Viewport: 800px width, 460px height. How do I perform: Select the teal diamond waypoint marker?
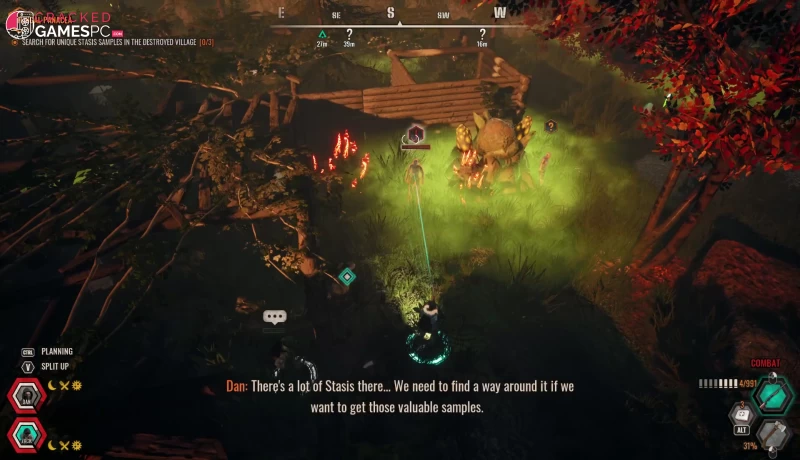point(347,276)
